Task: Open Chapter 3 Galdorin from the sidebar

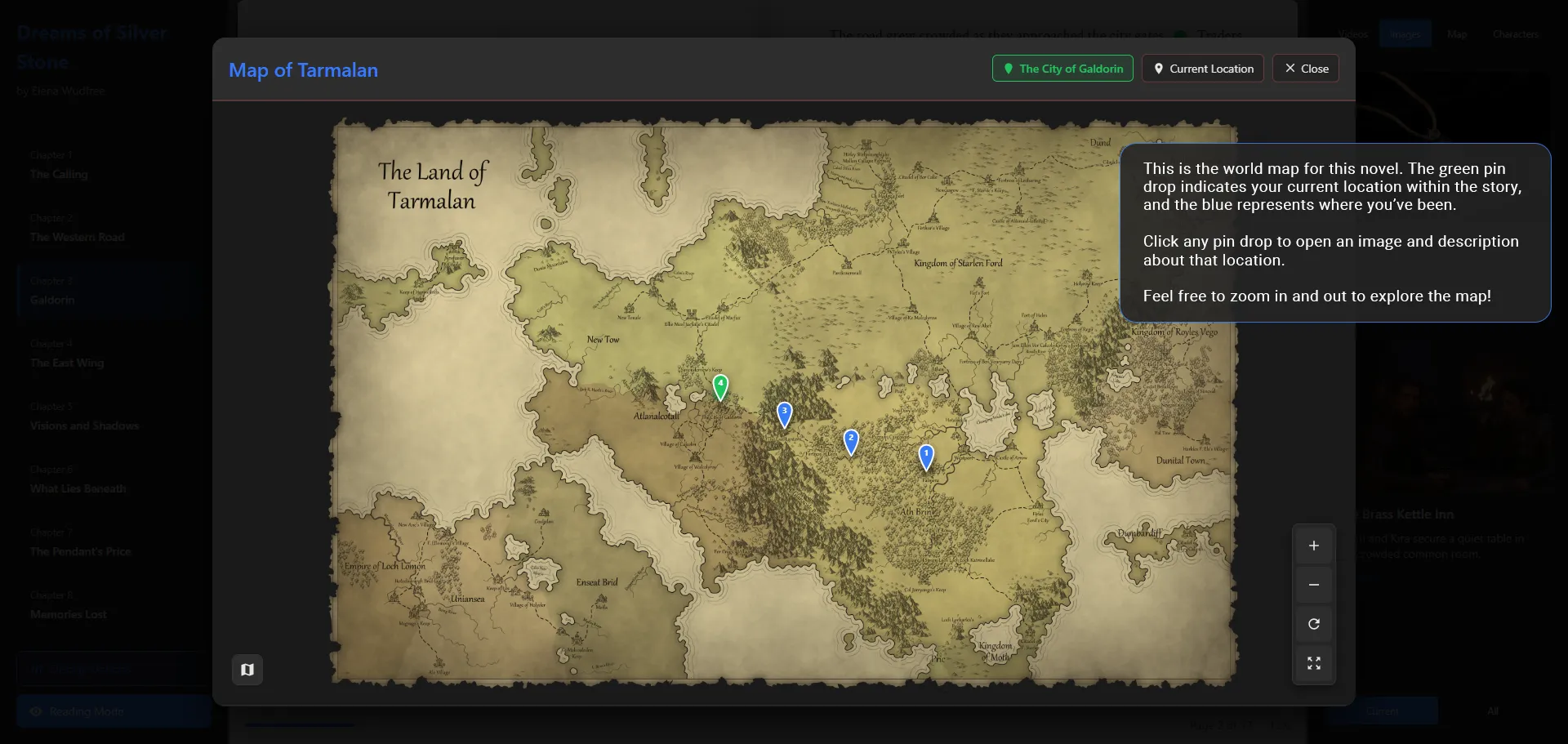Action: [52, 291]
